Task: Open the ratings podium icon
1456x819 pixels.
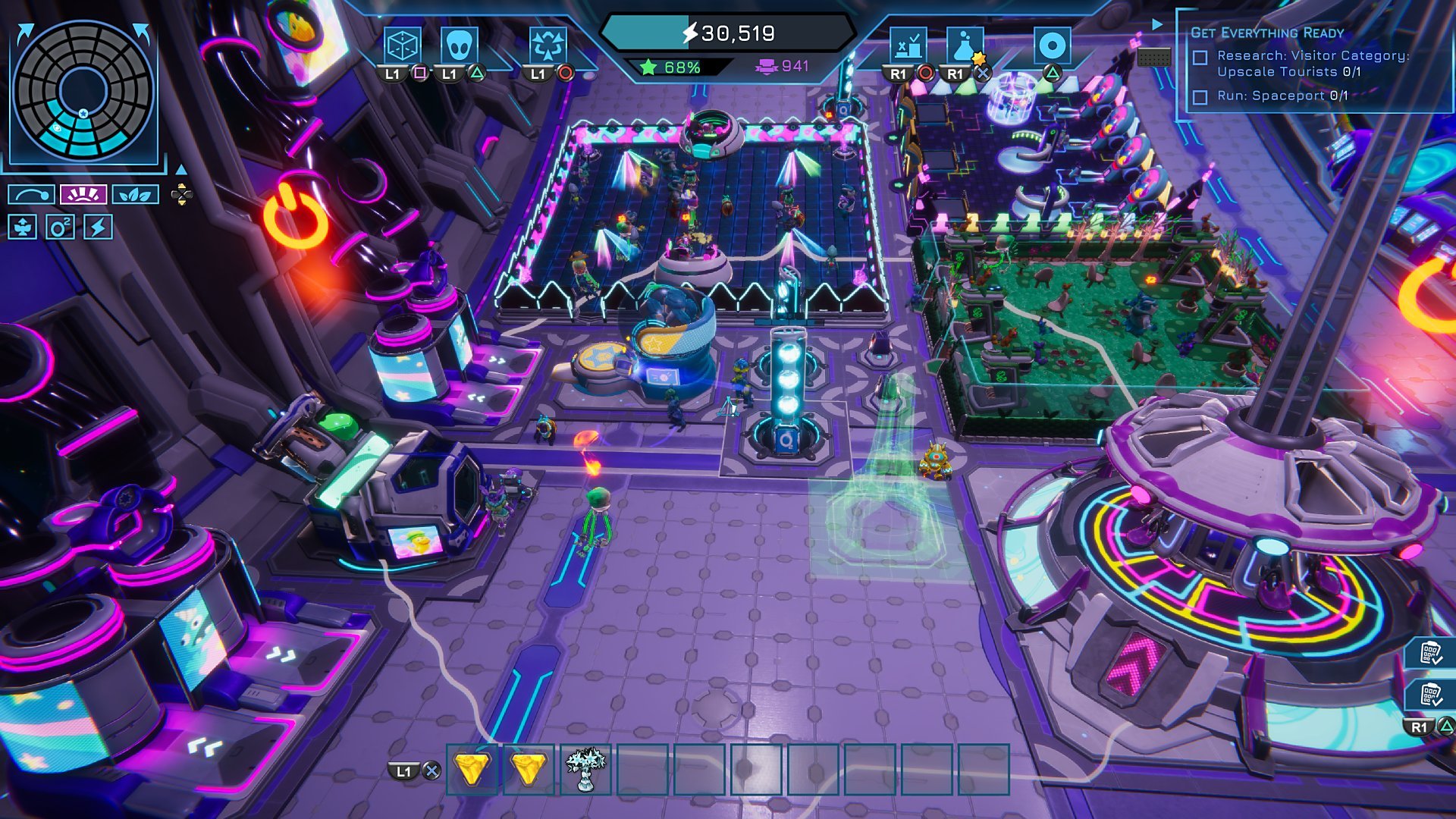Action: click(x=908, y=45)
